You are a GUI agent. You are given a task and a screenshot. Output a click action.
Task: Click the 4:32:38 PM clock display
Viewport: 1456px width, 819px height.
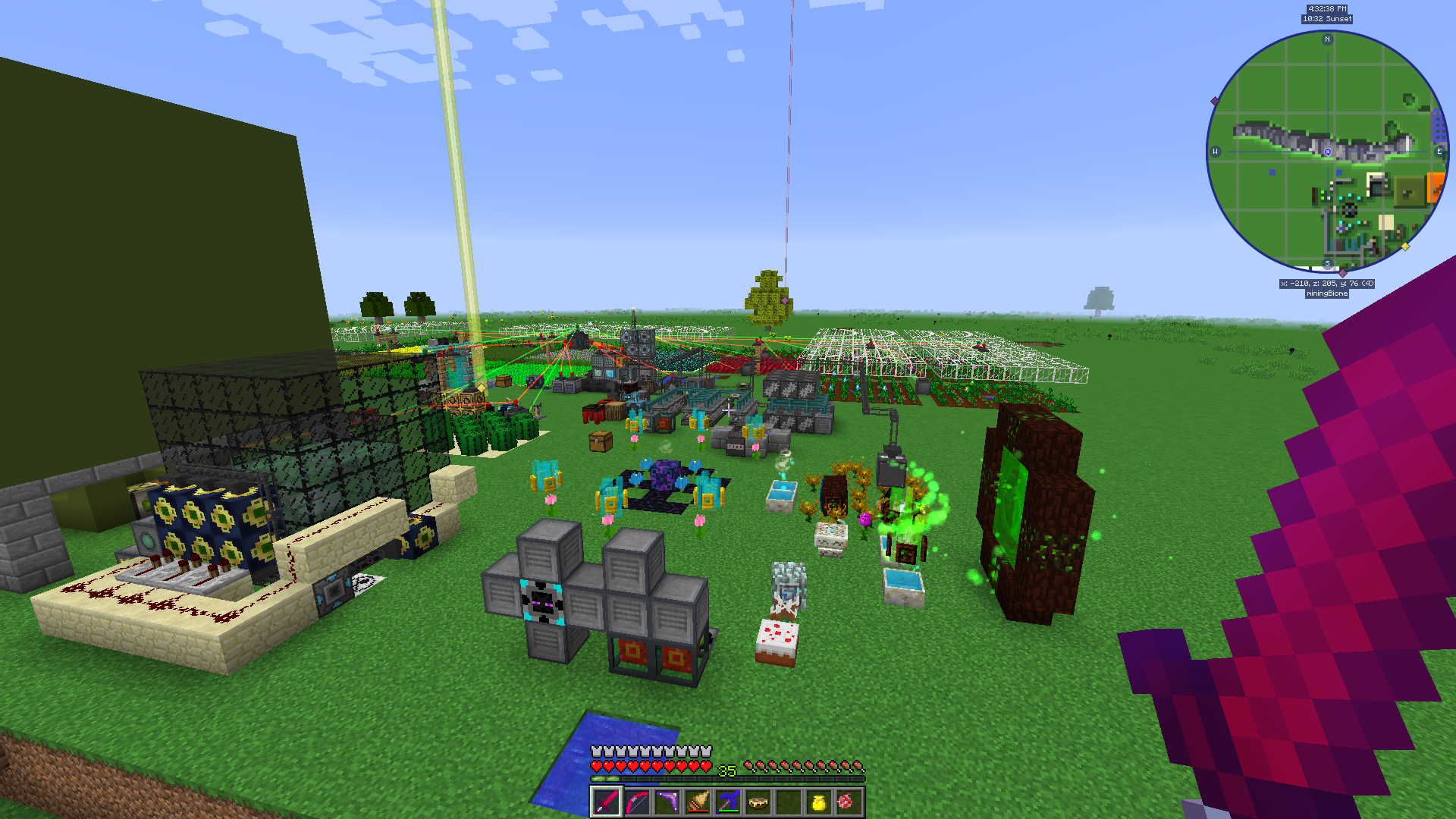(x=1327, y=8)
